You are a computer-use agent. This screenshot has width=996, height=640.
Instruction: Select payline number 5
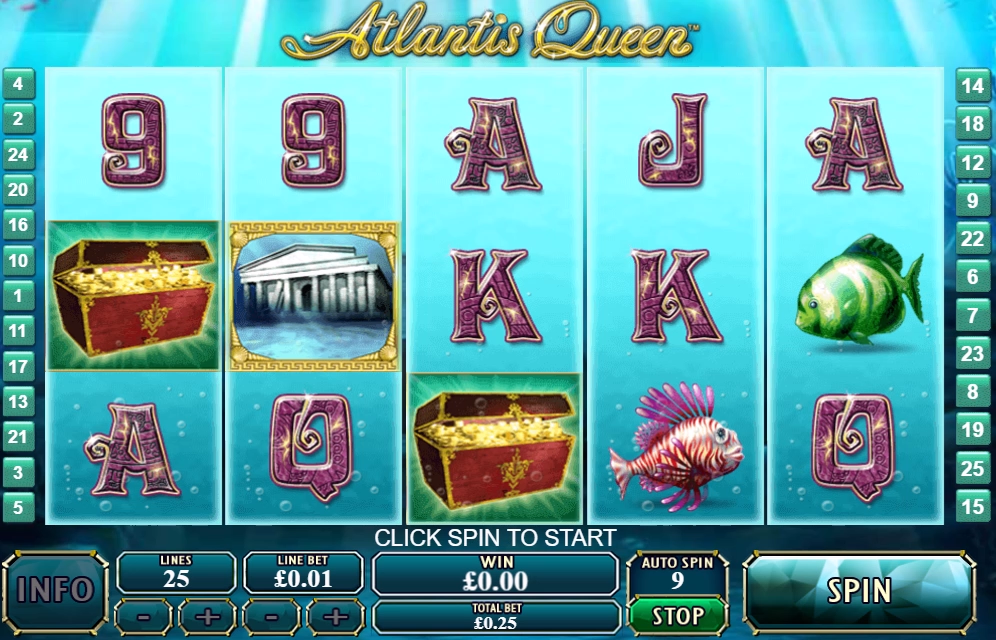pos(18,506)
